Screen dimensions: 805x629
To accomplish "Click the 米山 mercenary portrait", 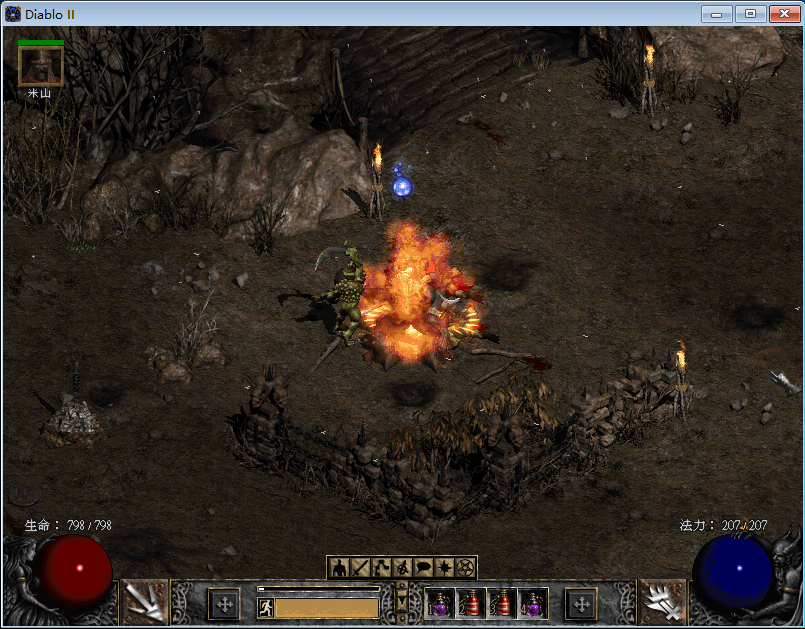I will click(x=41, y=67).
